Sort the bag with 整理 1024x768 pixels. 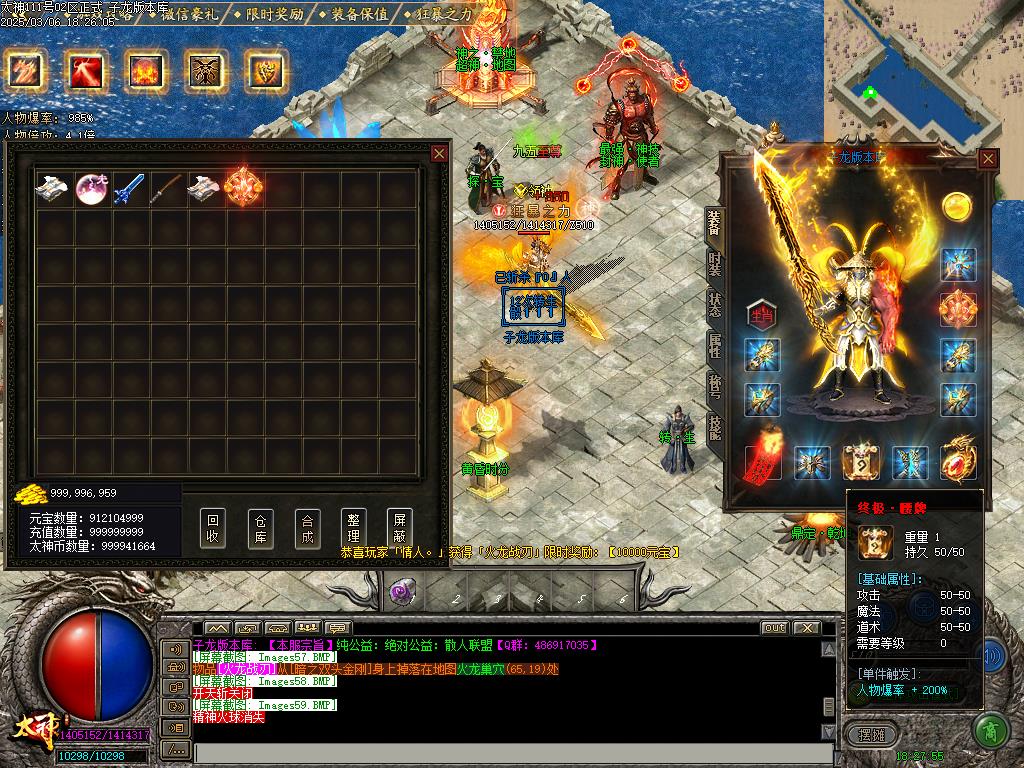click(353, 528)
